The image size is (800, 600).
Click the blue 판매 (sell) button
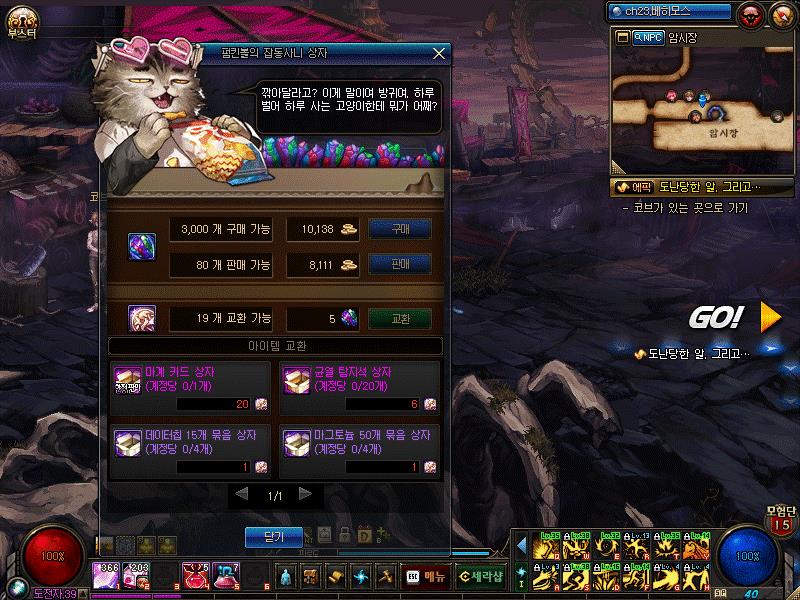(x=400, y=264)
